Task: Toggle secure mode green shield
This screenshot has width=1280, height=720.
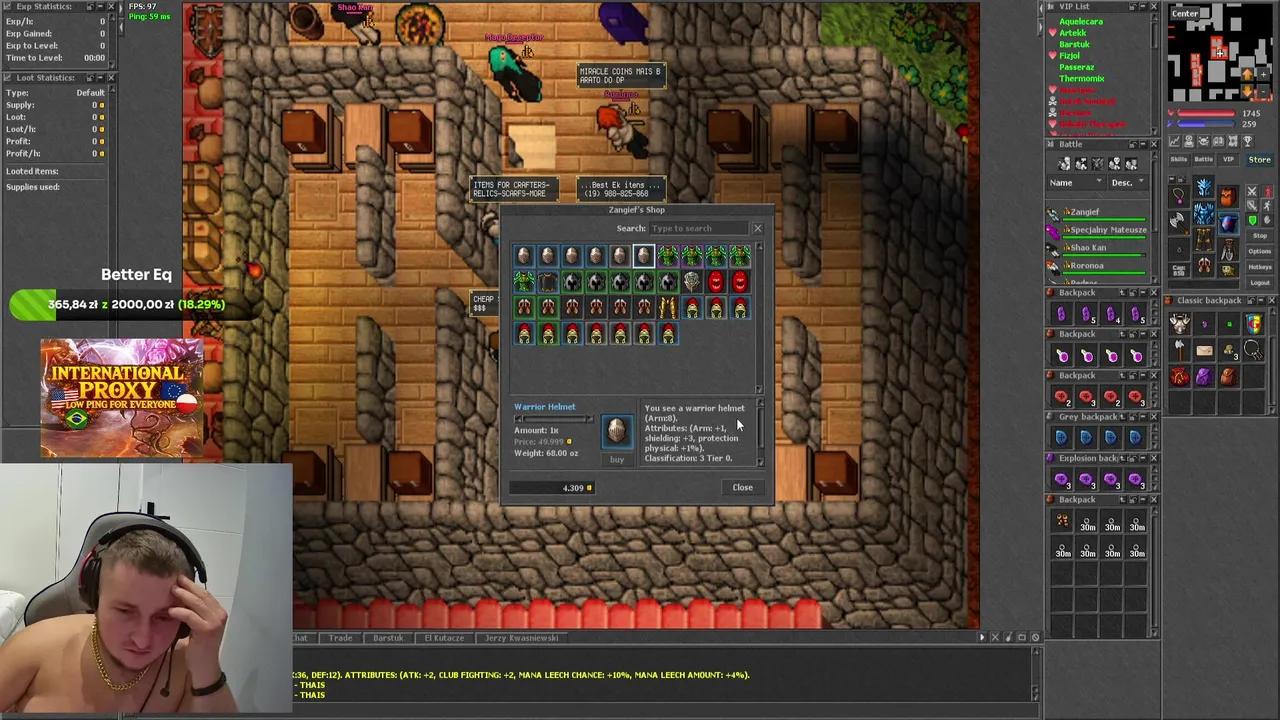Action: (1252, 220)
